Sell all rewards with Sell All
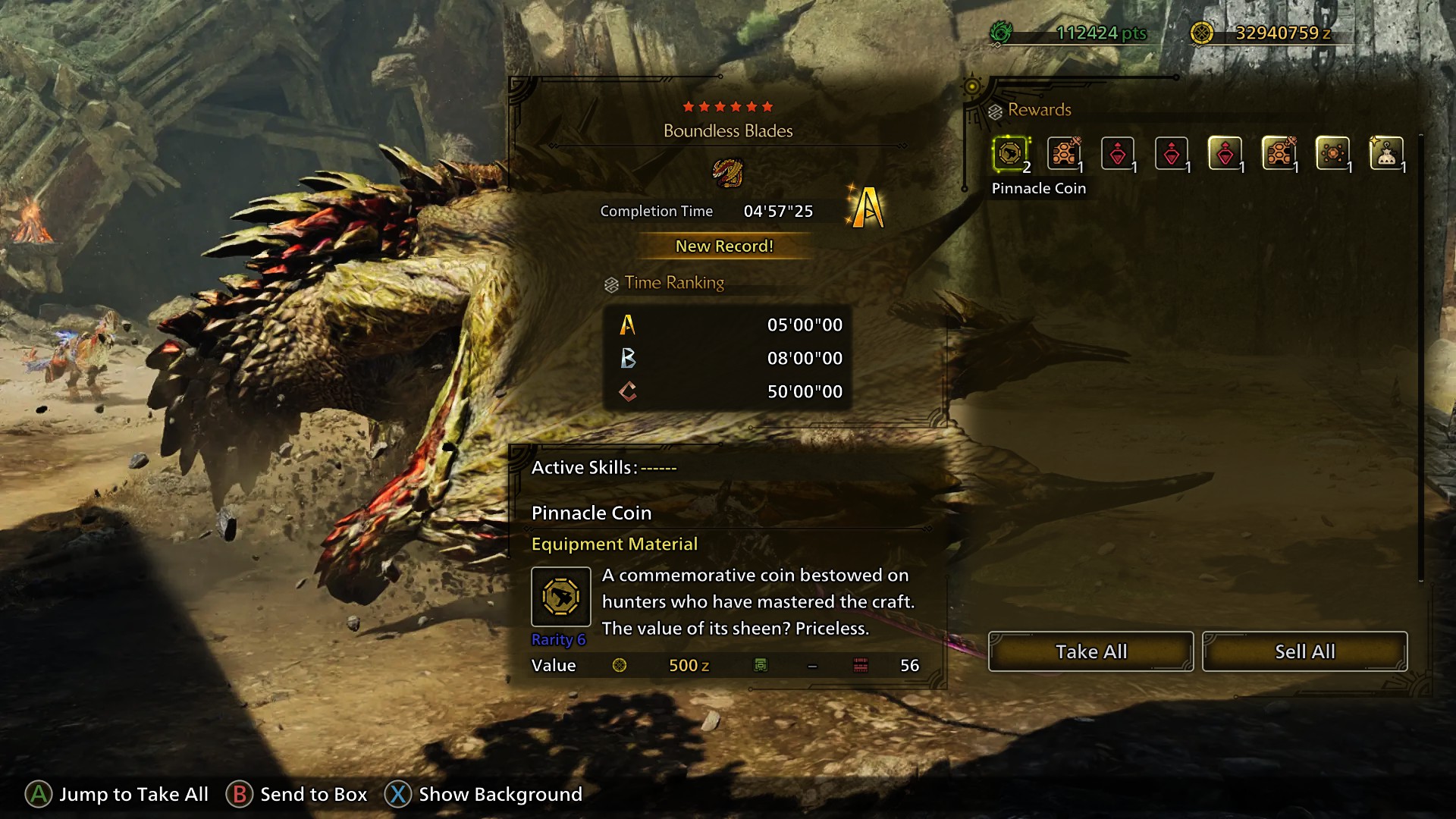1456x819 pixels. [x=1304, y=651]
